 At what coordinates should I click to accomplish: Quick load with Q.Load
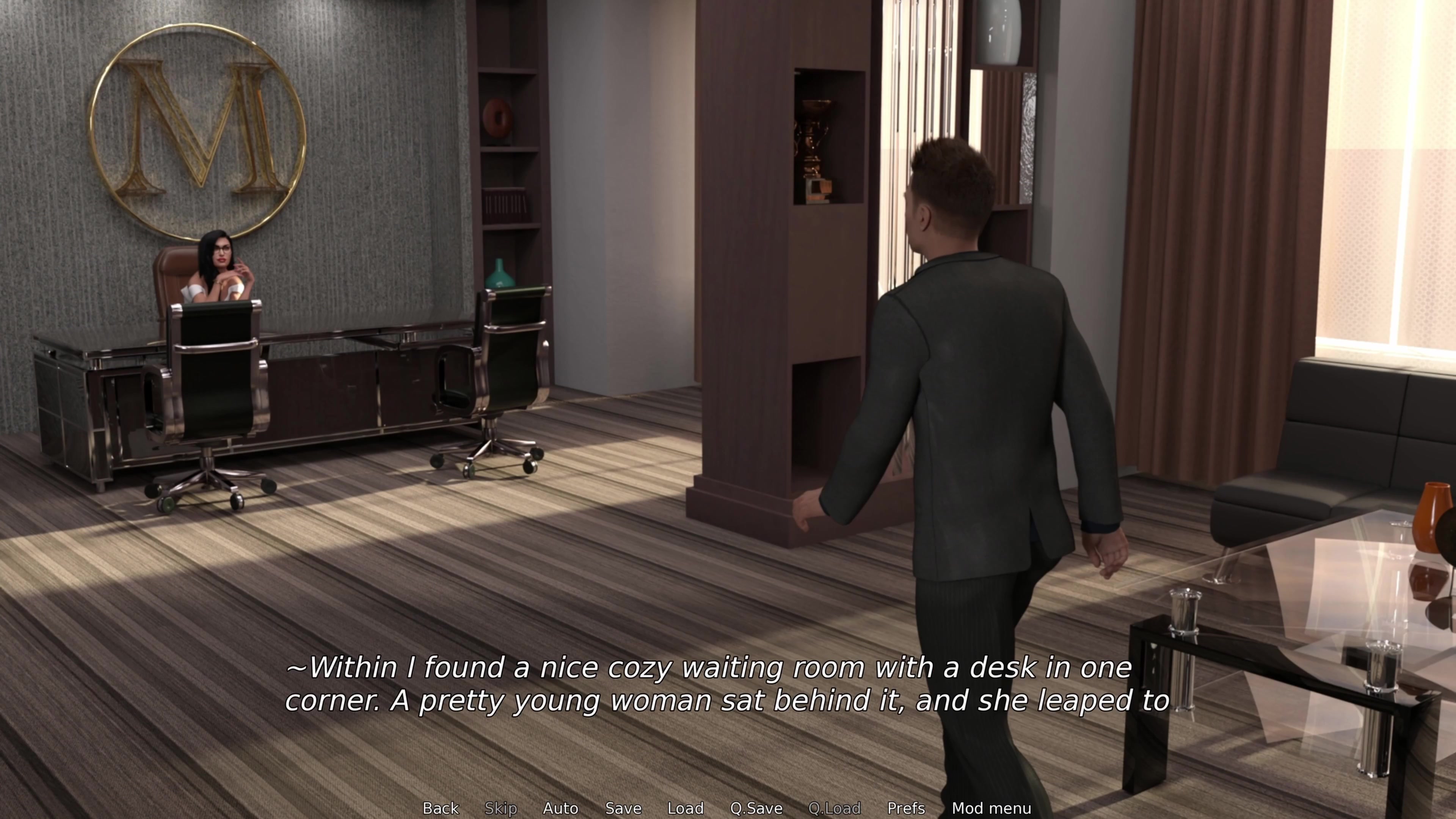pos(834,808)
